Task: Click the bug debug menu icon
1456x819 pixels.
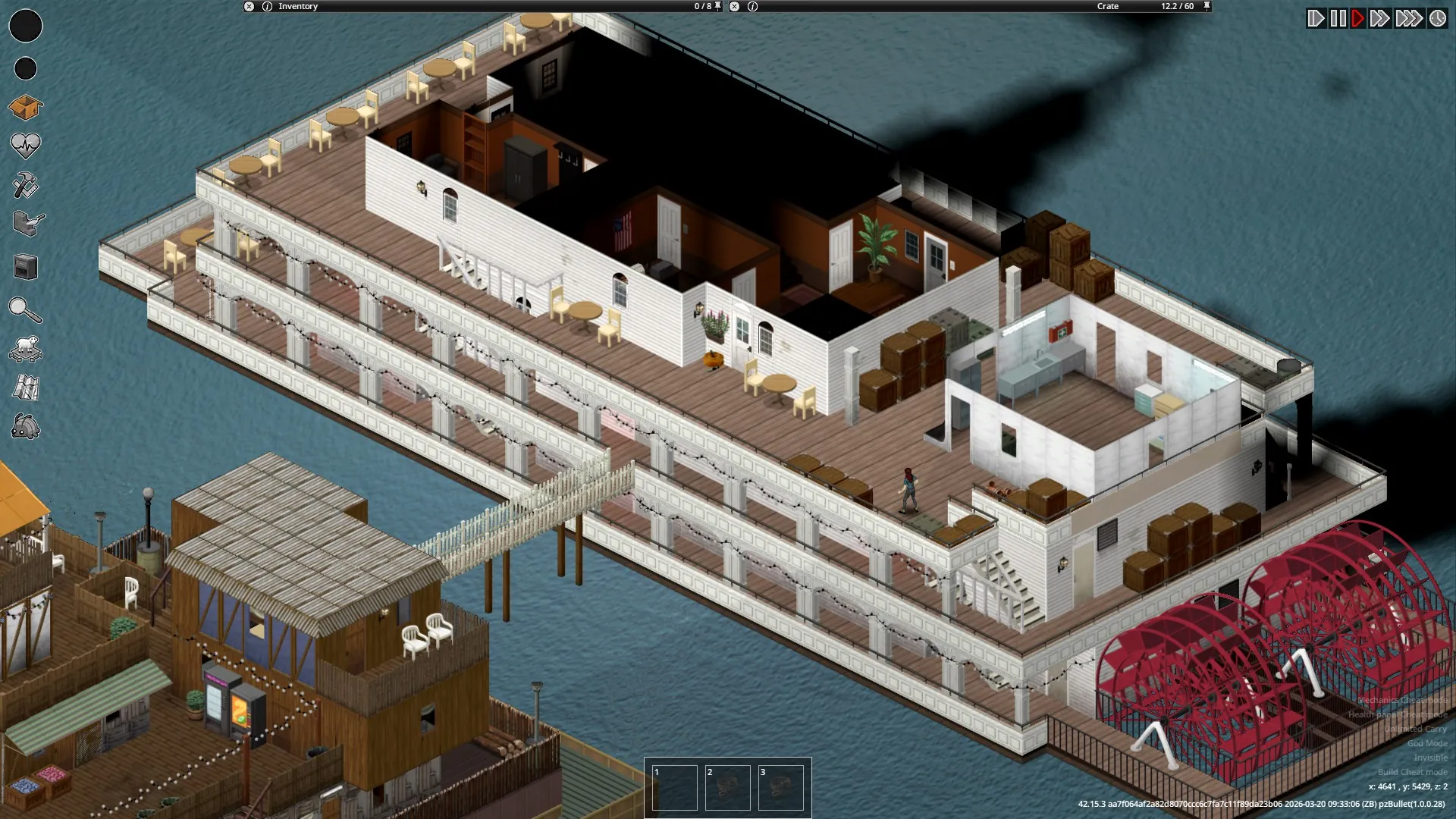Action: click(25, 427)
